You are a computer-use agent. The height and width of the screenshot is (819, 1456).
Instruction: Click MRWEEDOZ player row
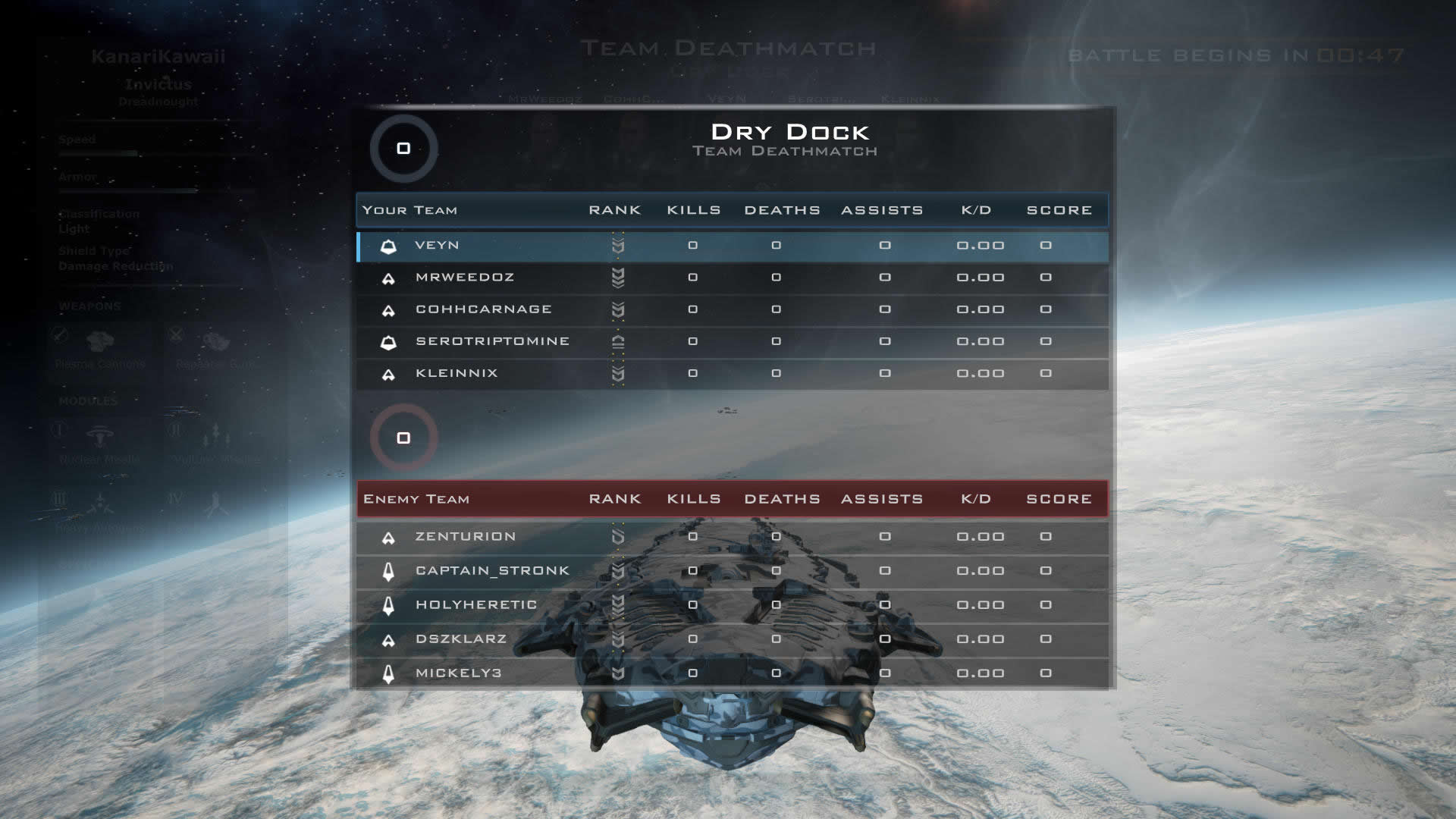point(464,278)
